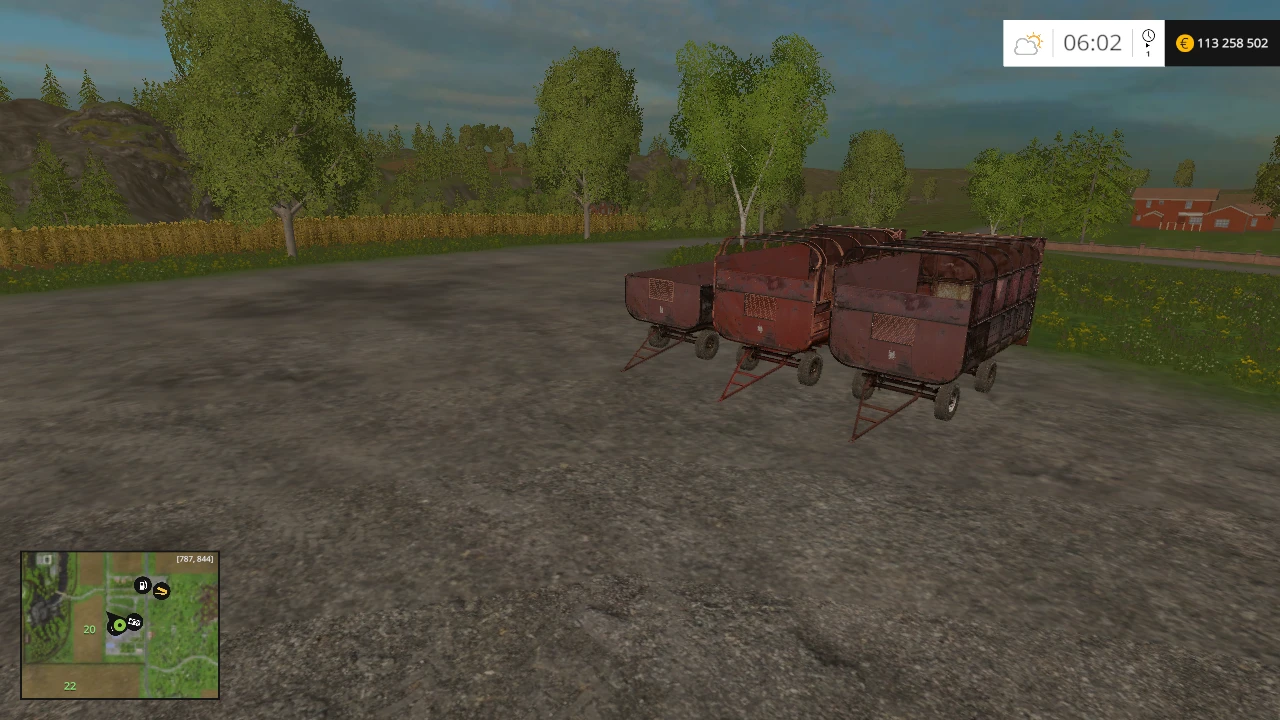Viewport: 1280px width, 720px height.
Task: Click the center of the minimap
Action: point(120,625)
